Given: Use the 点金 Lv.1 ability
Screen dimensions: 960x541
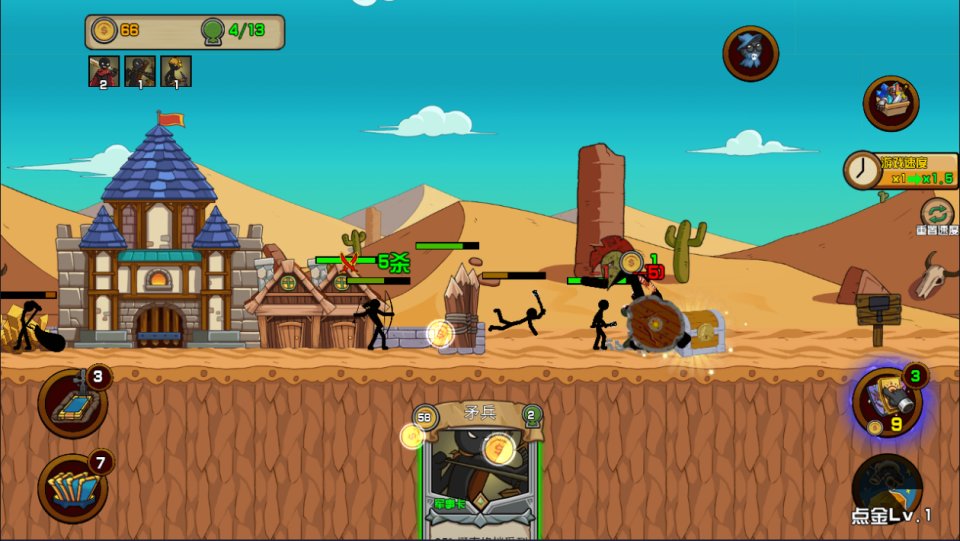Looking at the screenshot, I should 888,490.
